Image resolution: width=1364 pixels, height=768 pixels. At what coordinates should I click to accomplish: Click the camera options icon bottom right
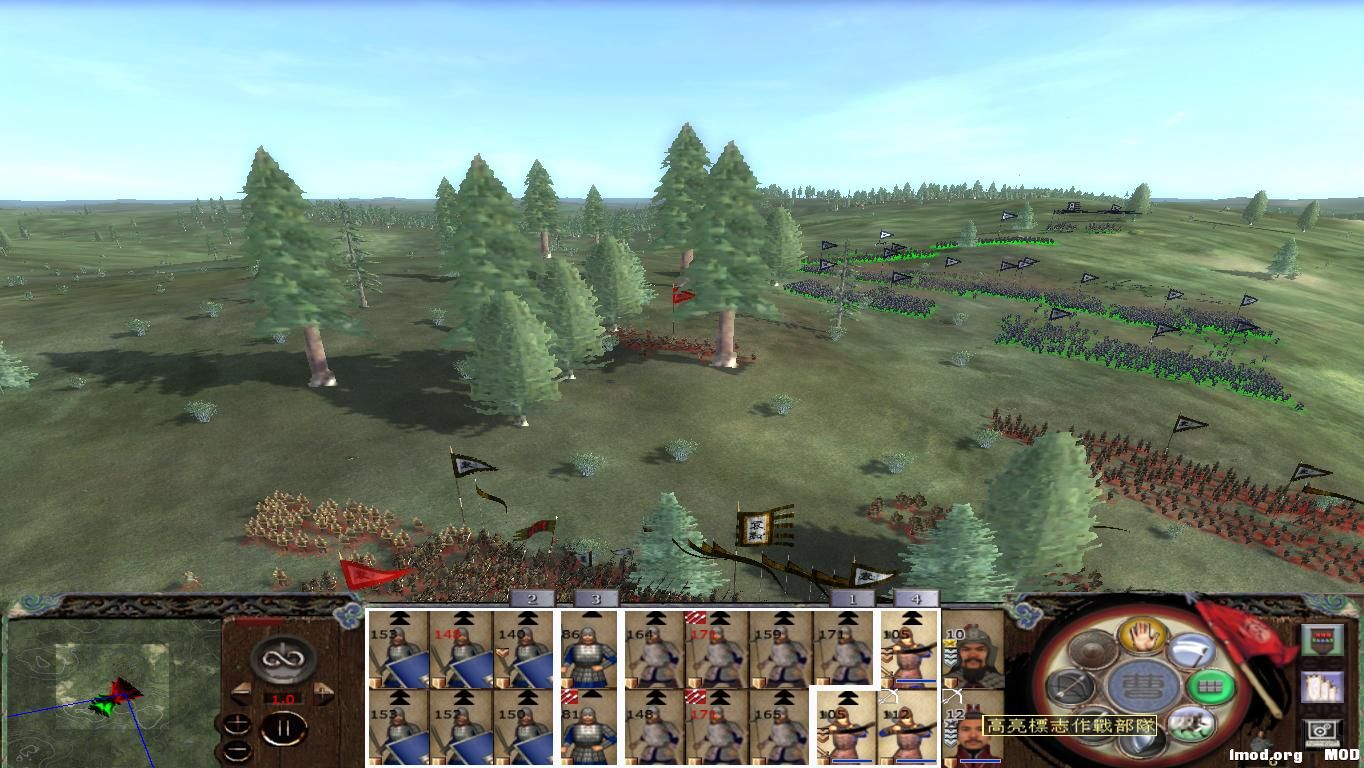point(1321,731)
